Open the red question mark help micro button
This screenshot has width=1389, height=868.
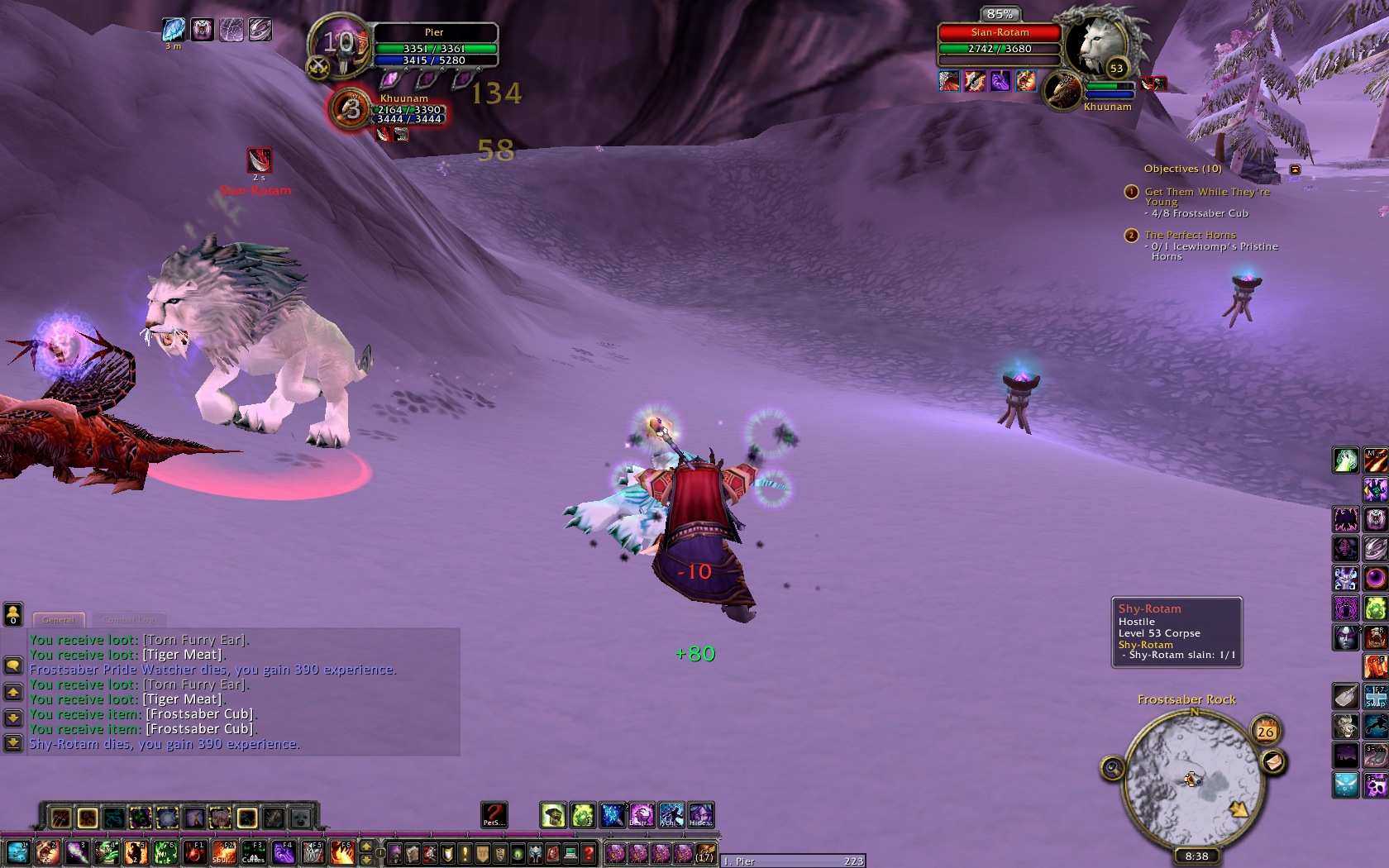tap(589, 852)
